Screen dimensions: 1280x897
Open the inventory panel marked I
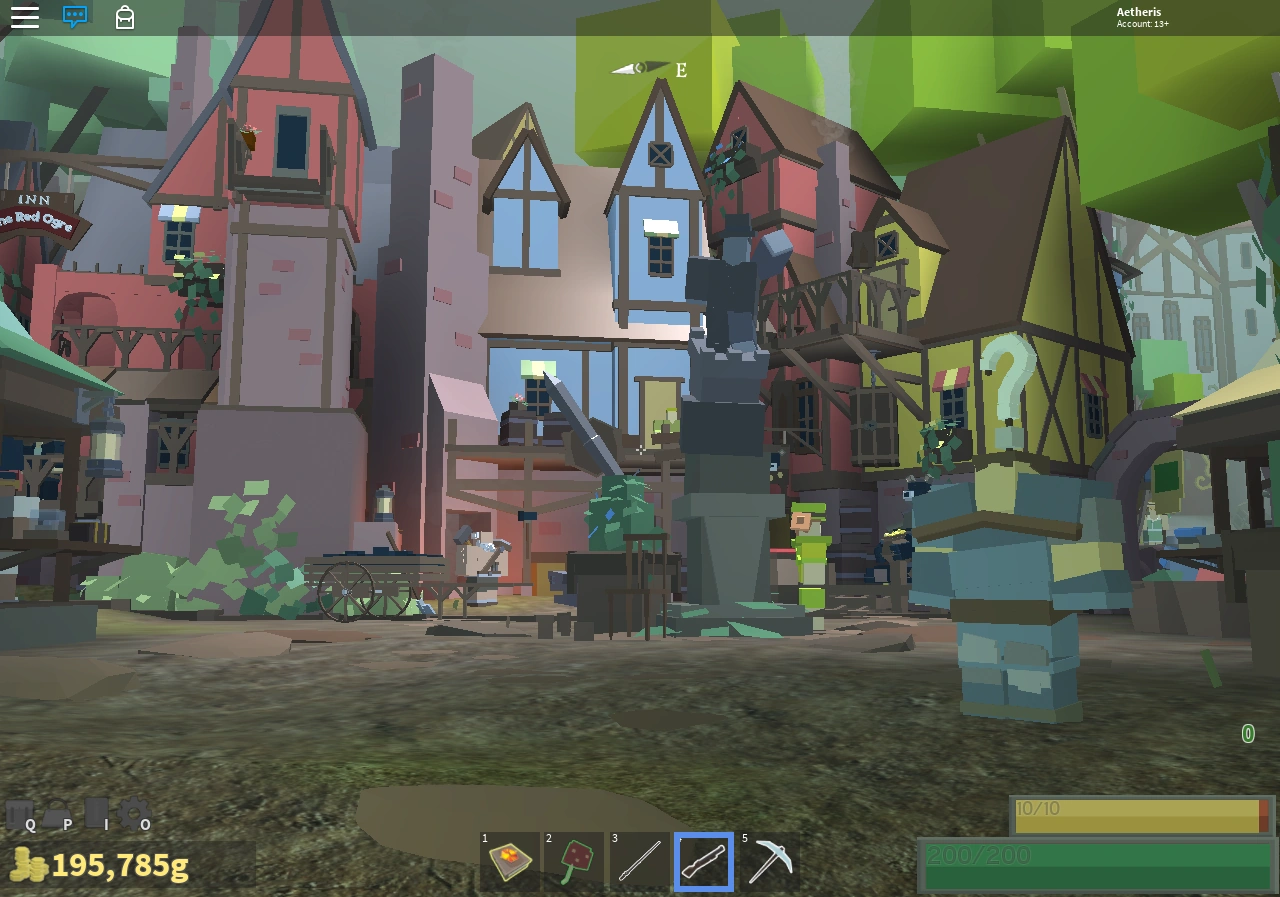tap(99, 815)
